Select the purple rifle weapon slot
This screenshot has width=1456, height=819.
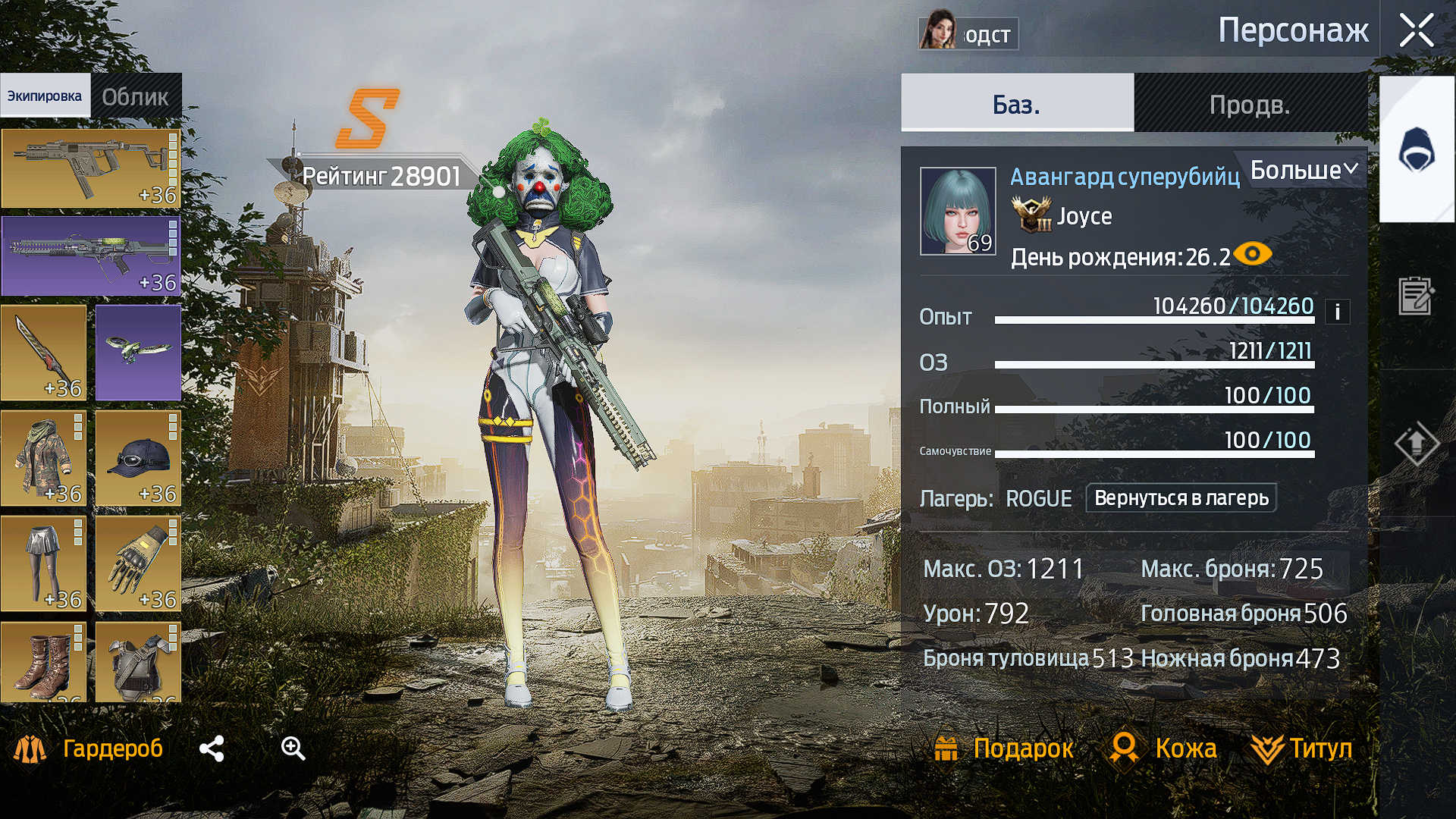point(90,256)
